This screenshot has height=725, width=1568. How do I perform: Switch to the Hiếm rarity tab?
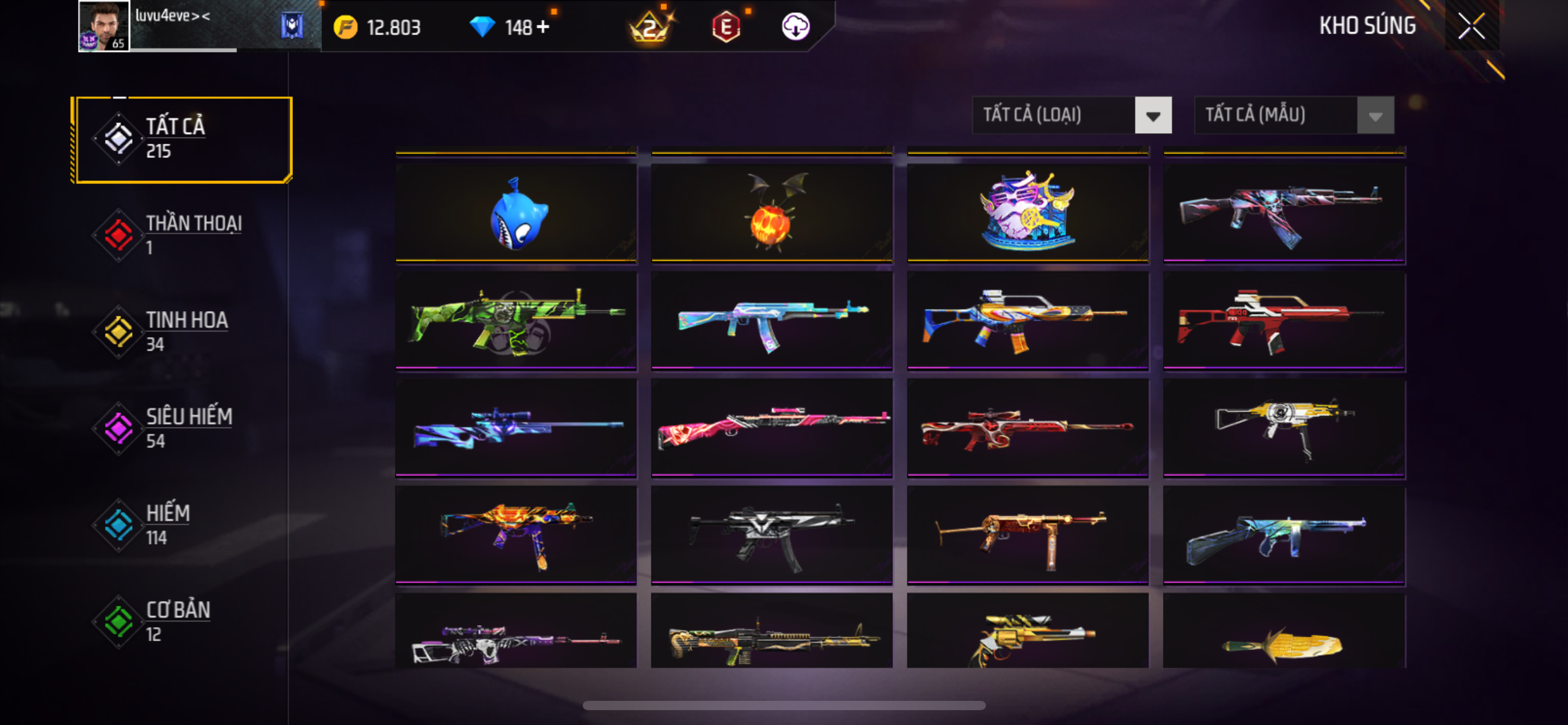click(x=182, y=525)
